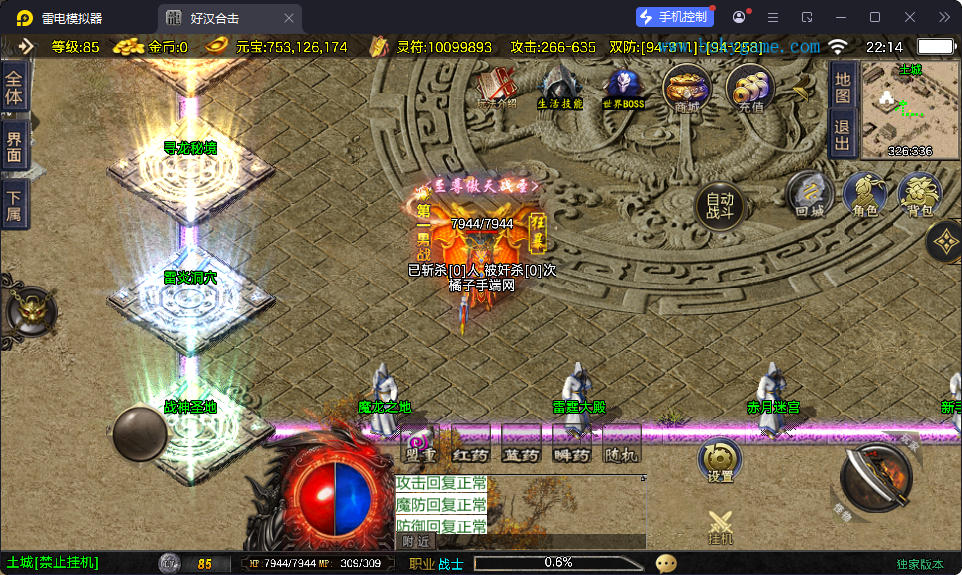This screenshot has width=962, height=575.
Task: Select the 下属 tab on the left
Action: pos(14,205)
